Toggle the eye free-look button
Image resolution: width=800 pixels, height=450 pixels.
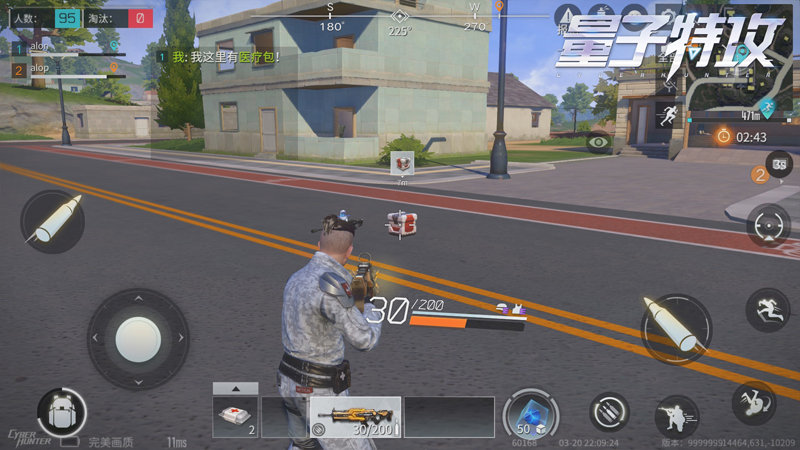599,143
